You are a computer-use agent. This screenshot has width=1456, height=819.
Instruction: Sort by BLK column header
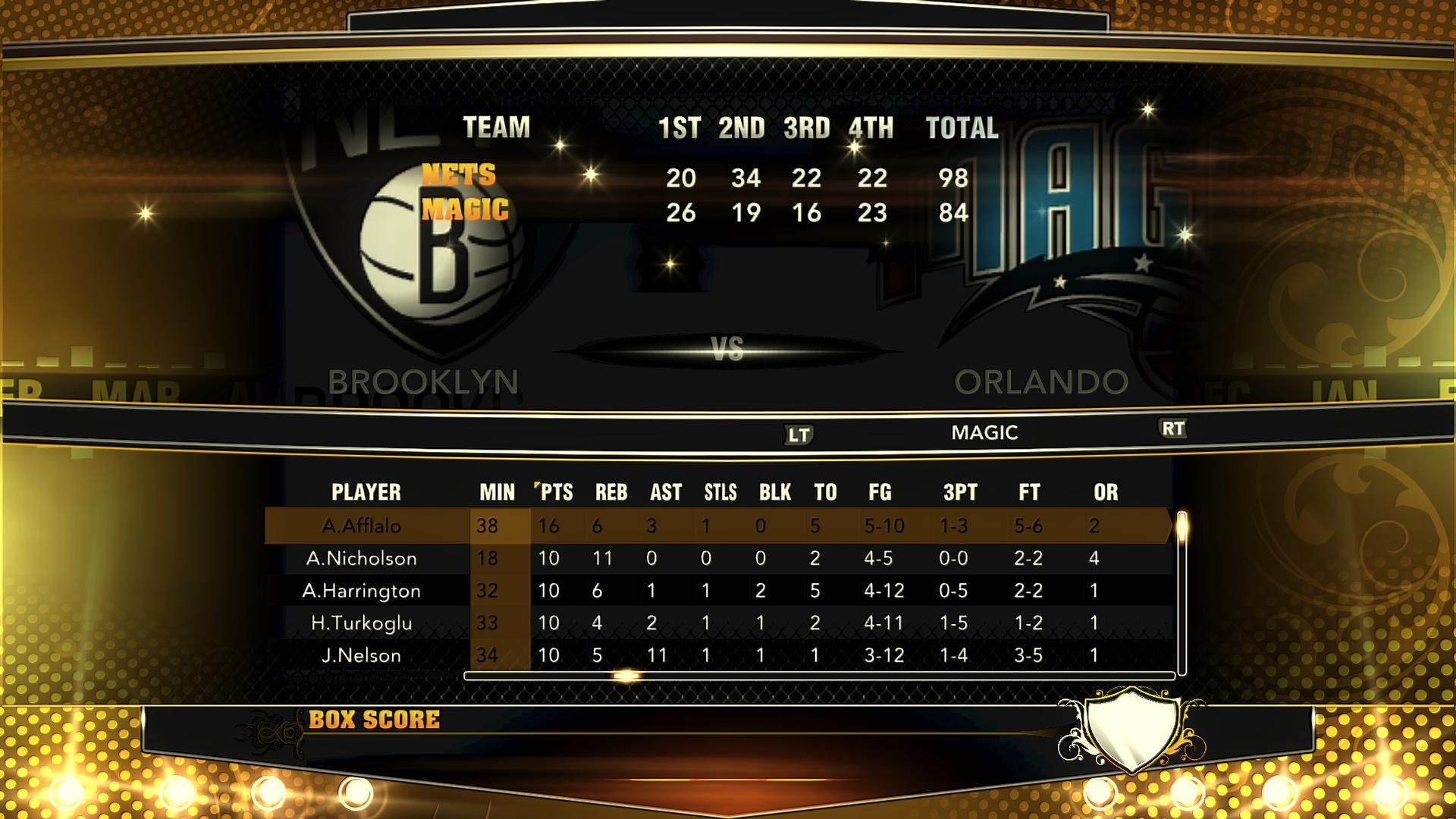[x=774, y=492]
